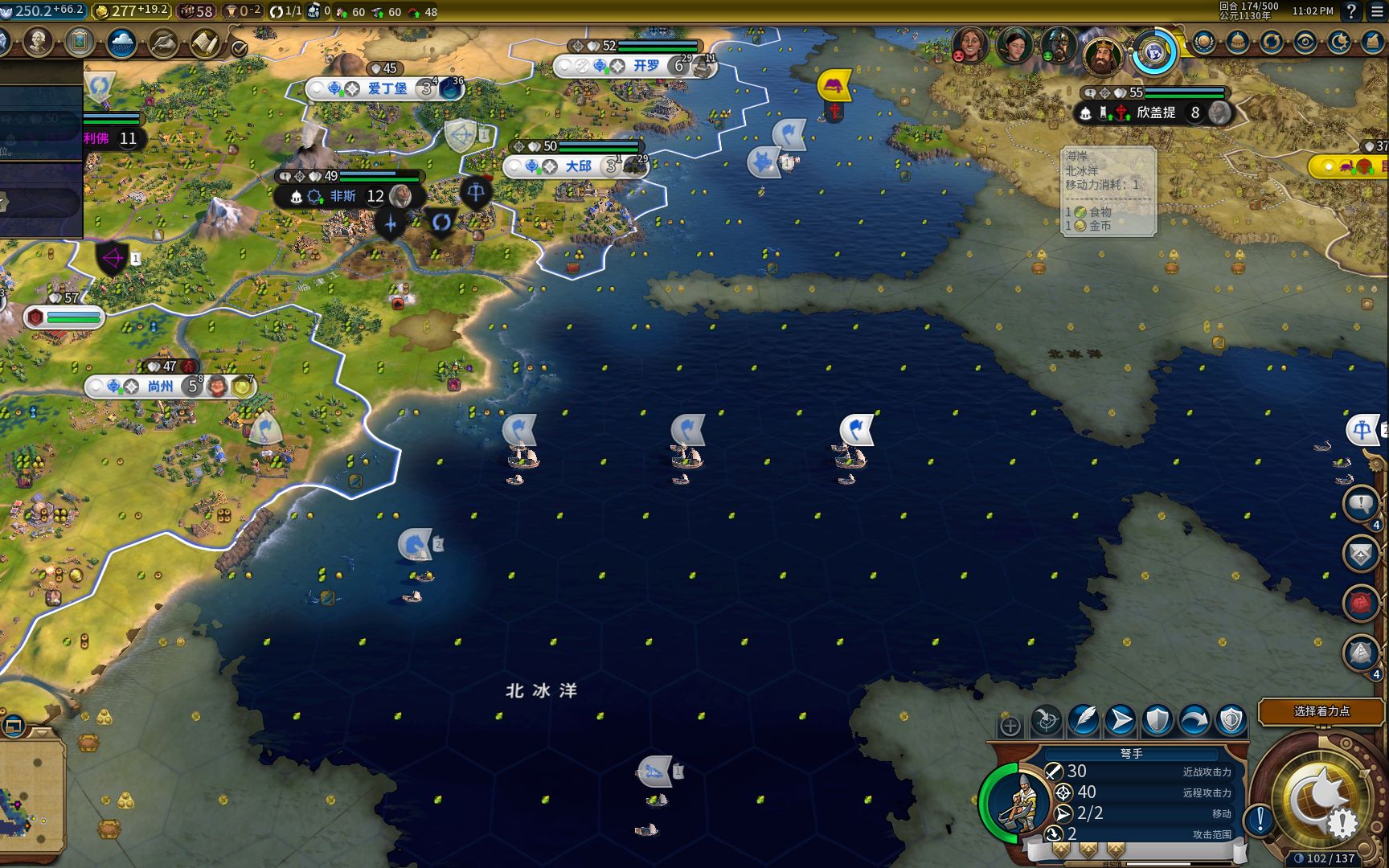Open diplomacy with the helmeted leader

(1059, 45)
